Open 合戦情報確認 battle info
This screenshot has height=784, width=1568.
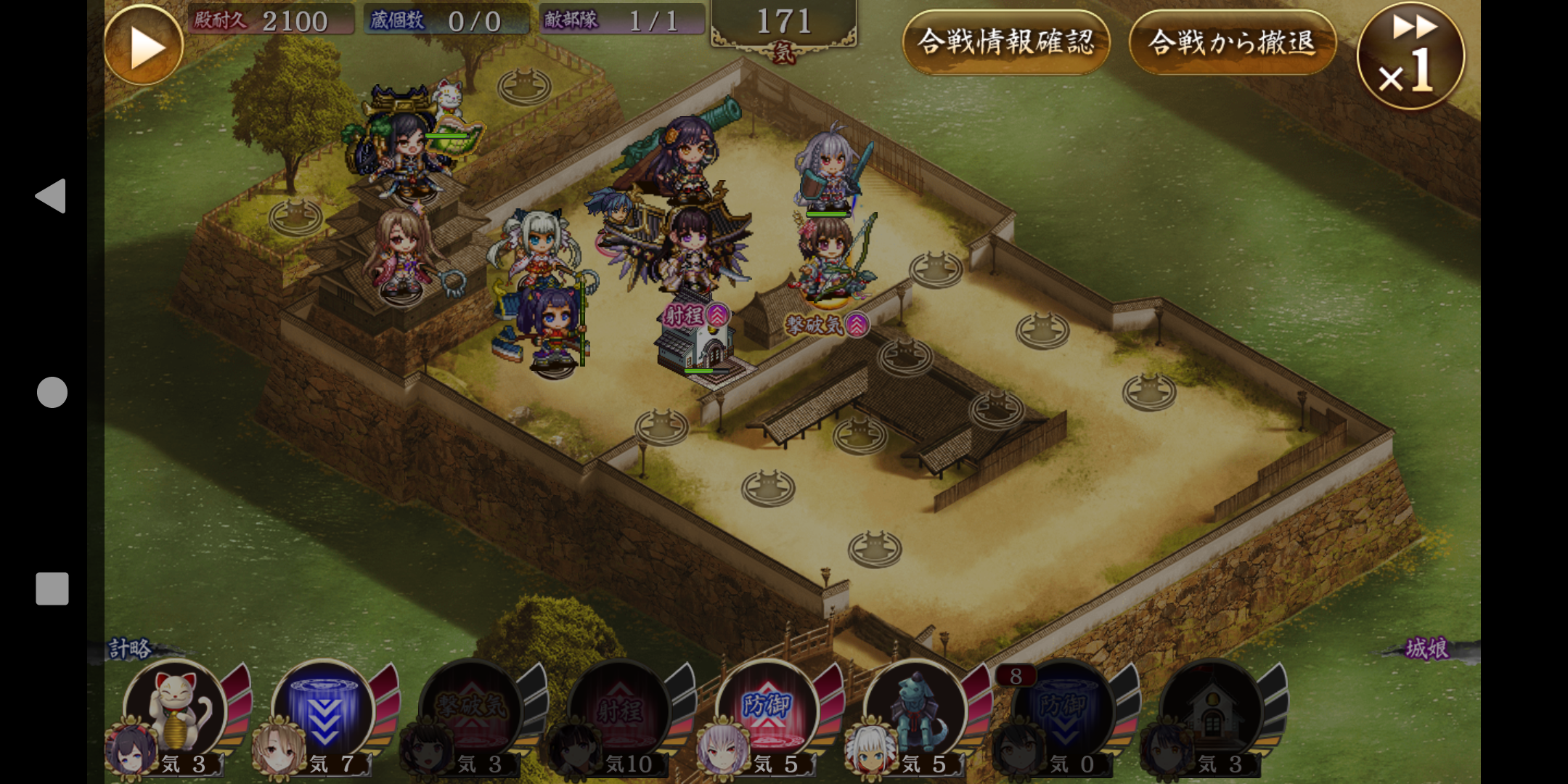[x=1006, y=42]
